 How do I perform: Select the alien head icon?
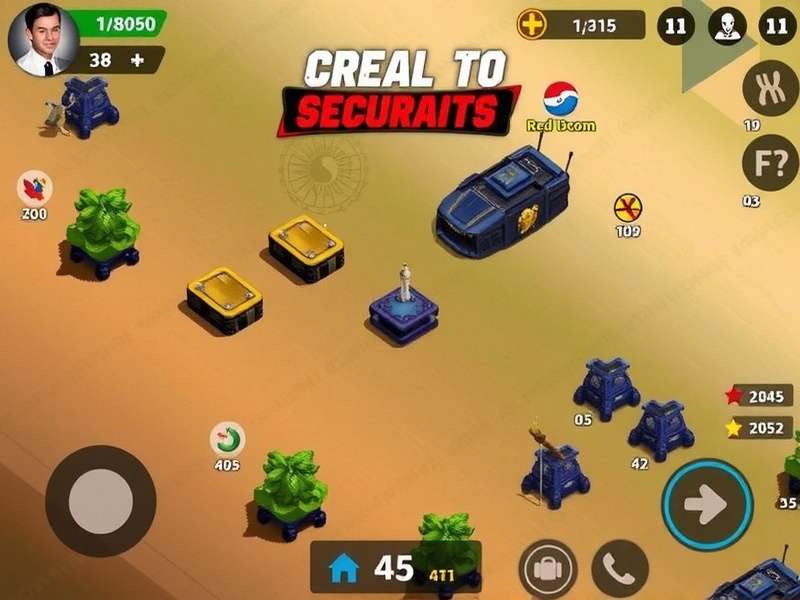click(x=727, y=27)
